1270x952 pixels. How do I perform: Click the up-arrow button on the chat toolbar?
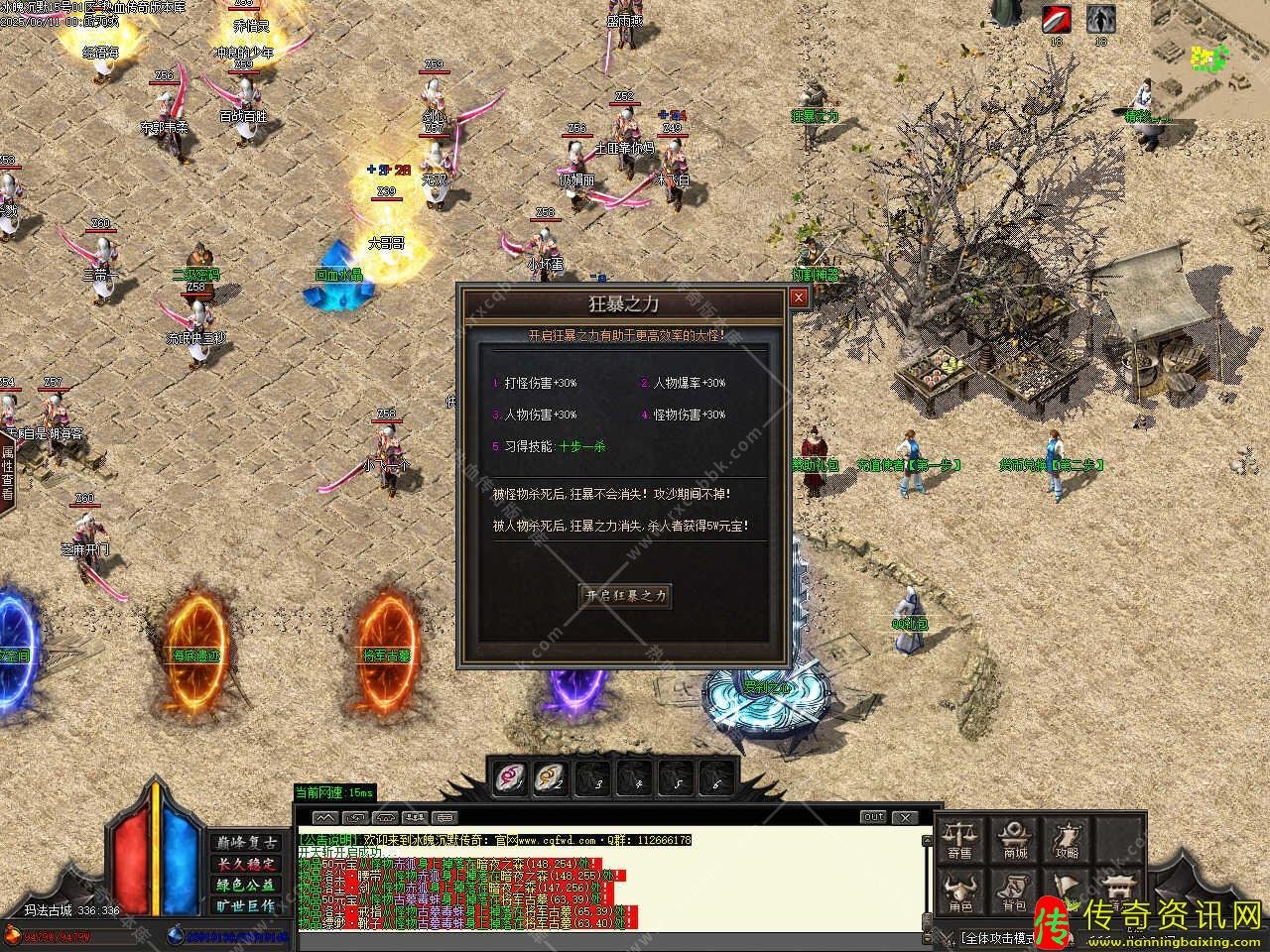[324, 818]
